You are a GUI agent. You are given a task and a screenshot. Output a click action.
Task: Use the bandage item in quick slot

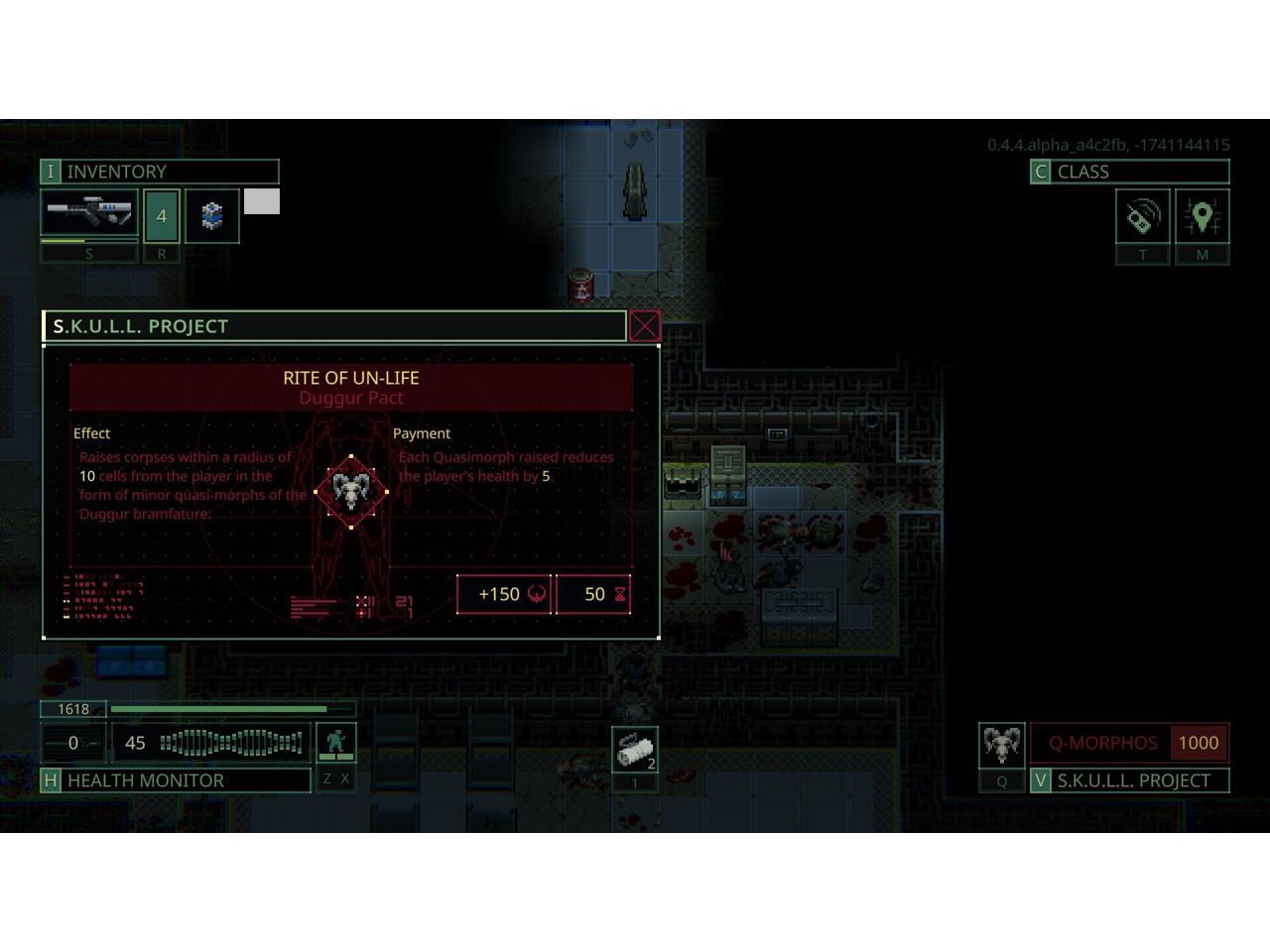tap(634, 750)
